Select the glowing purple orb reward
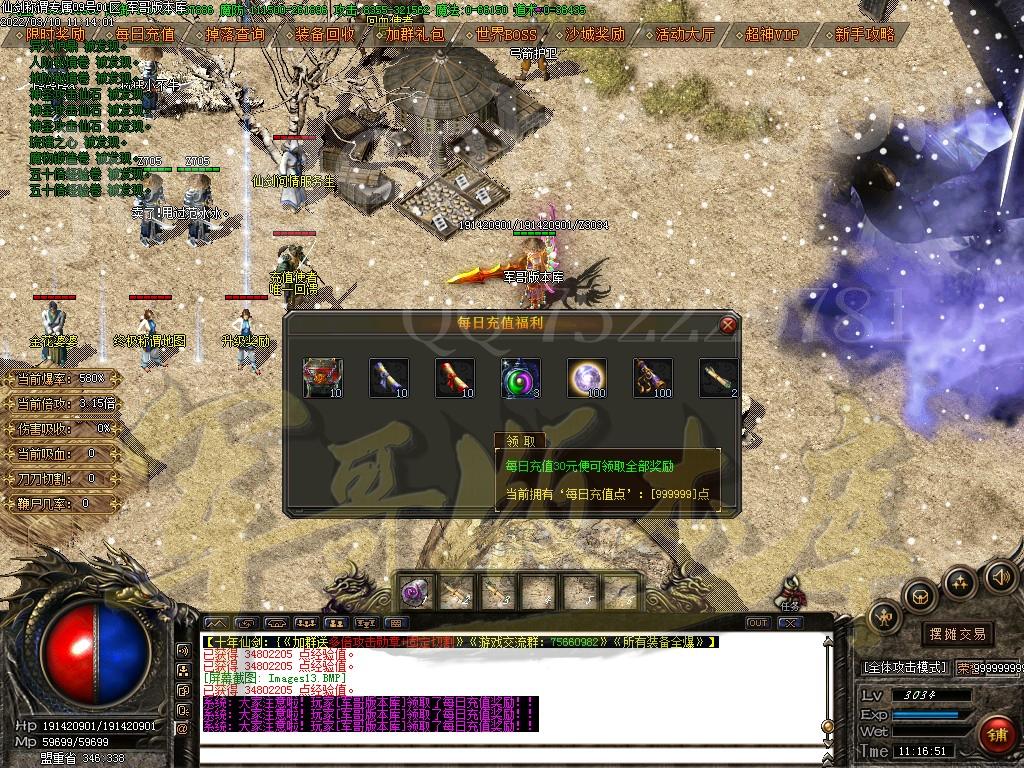This screenshot has width=1024, height=768. coord(586,377)
